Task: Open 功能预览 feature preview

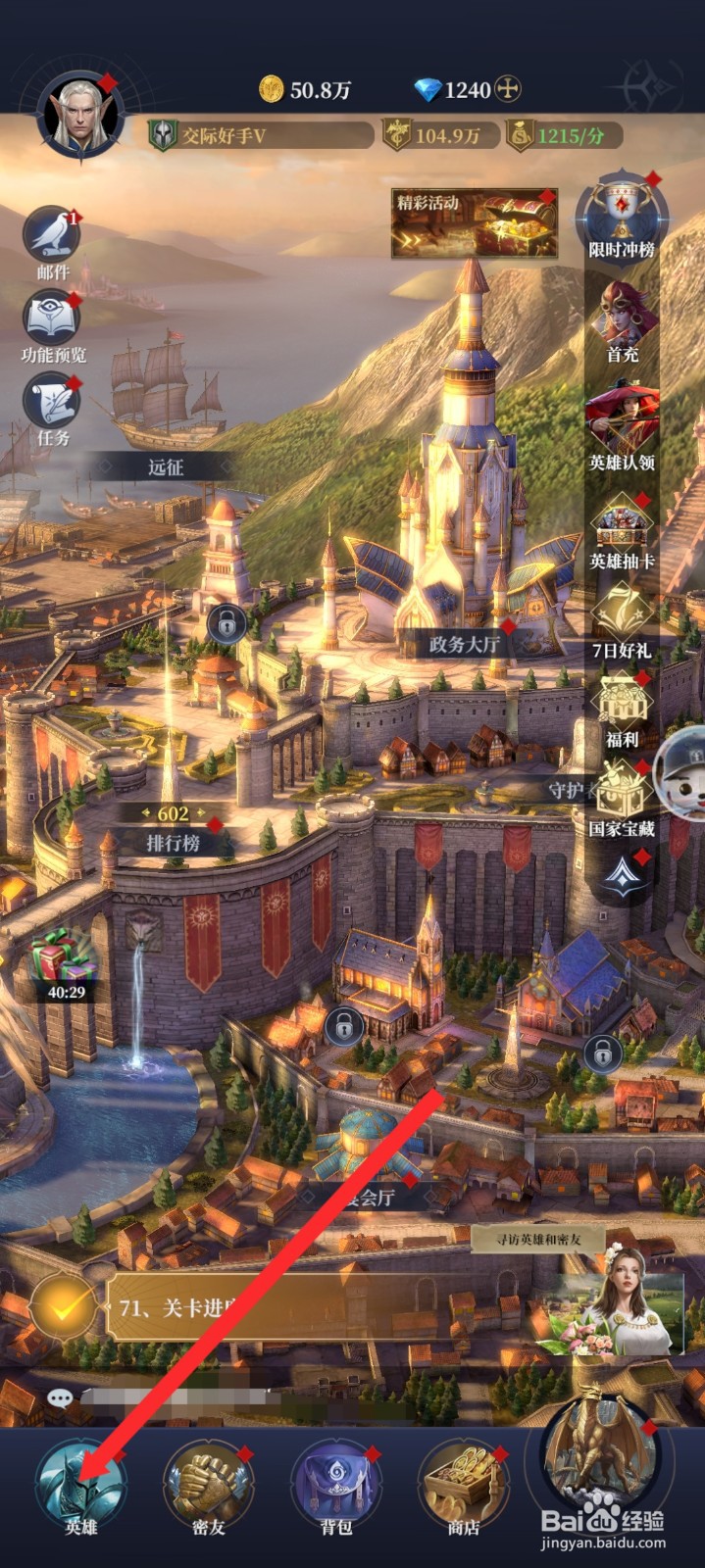Action: pos(53,321)
